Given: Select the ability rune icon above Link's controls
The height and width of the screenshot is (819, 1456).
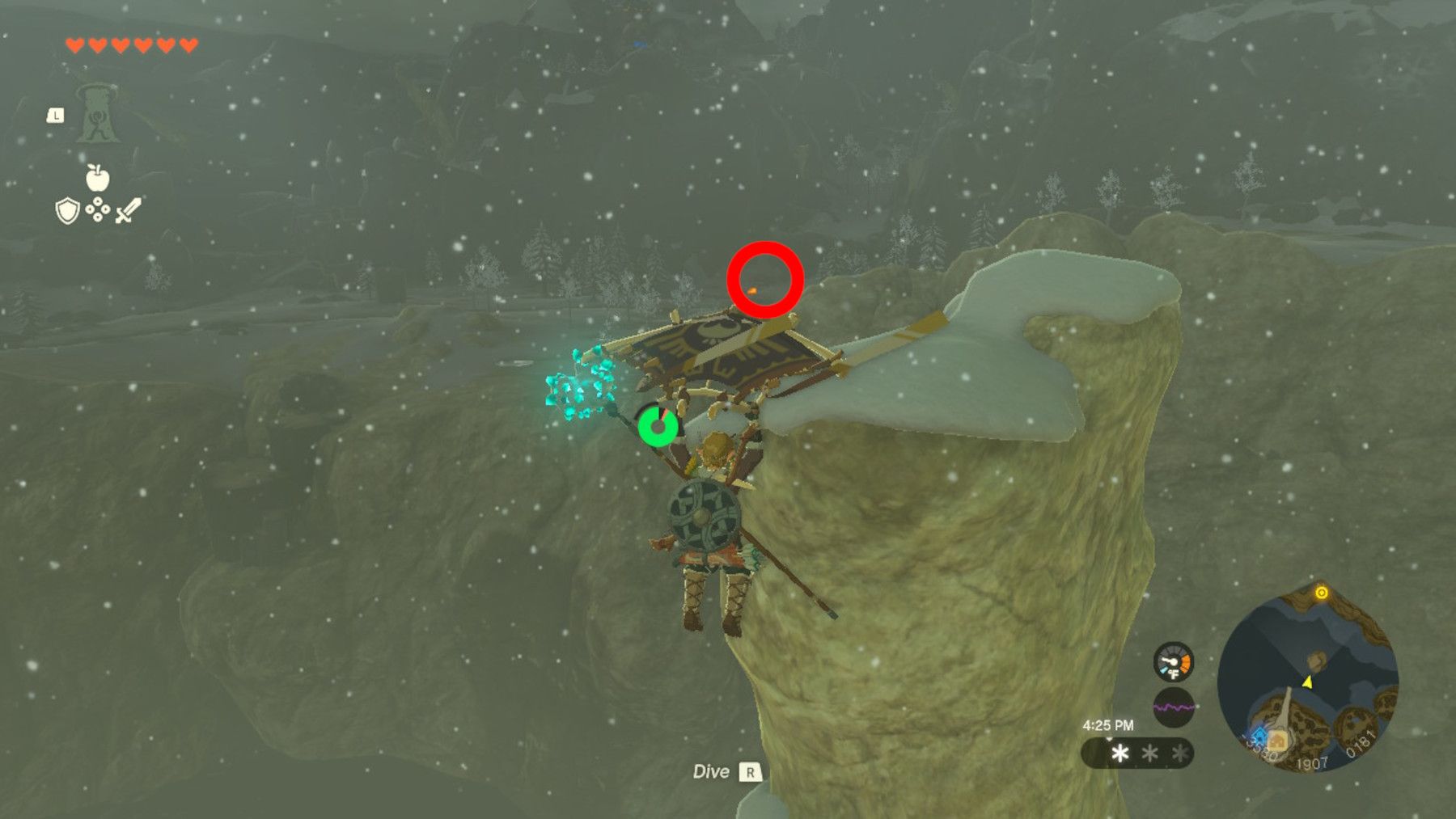Looking at the screenshot, I should coord(96,115).
